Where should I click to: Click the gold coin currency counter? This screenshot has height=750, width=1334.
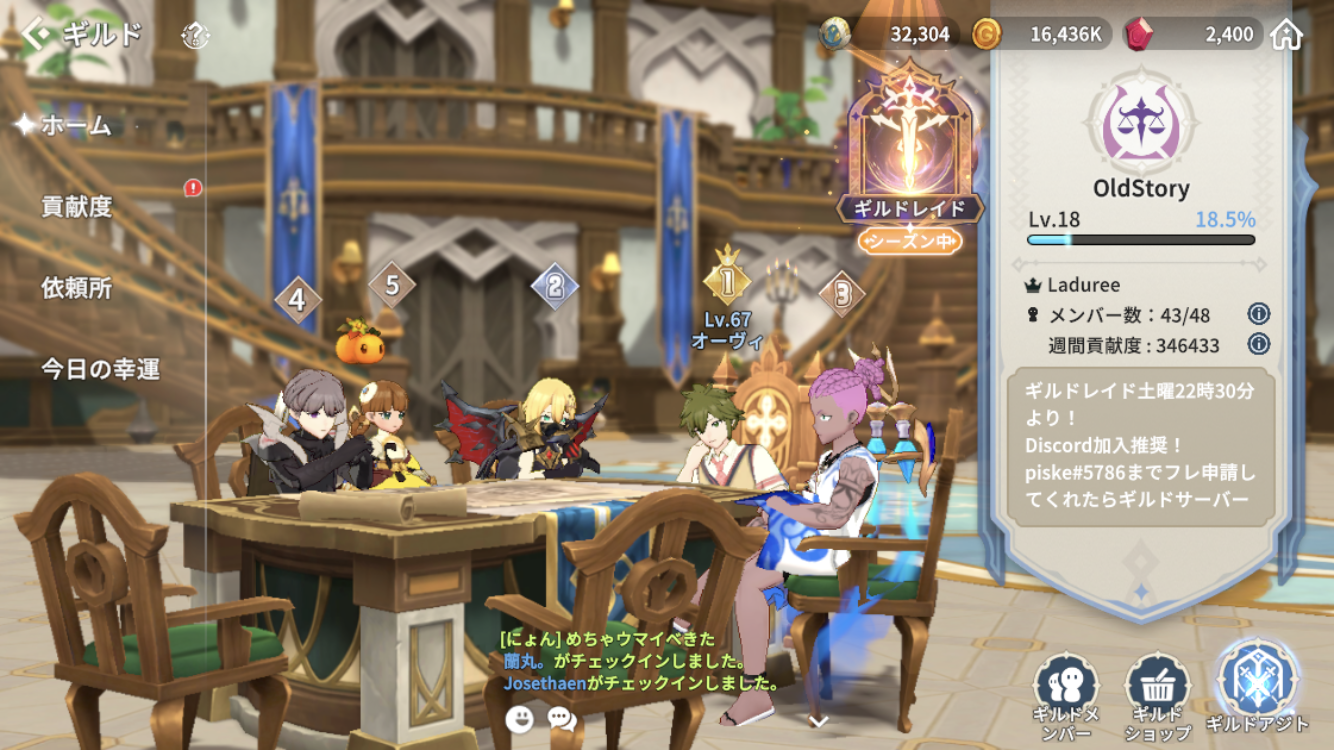pyautogui.click(x=1040, y=35)
